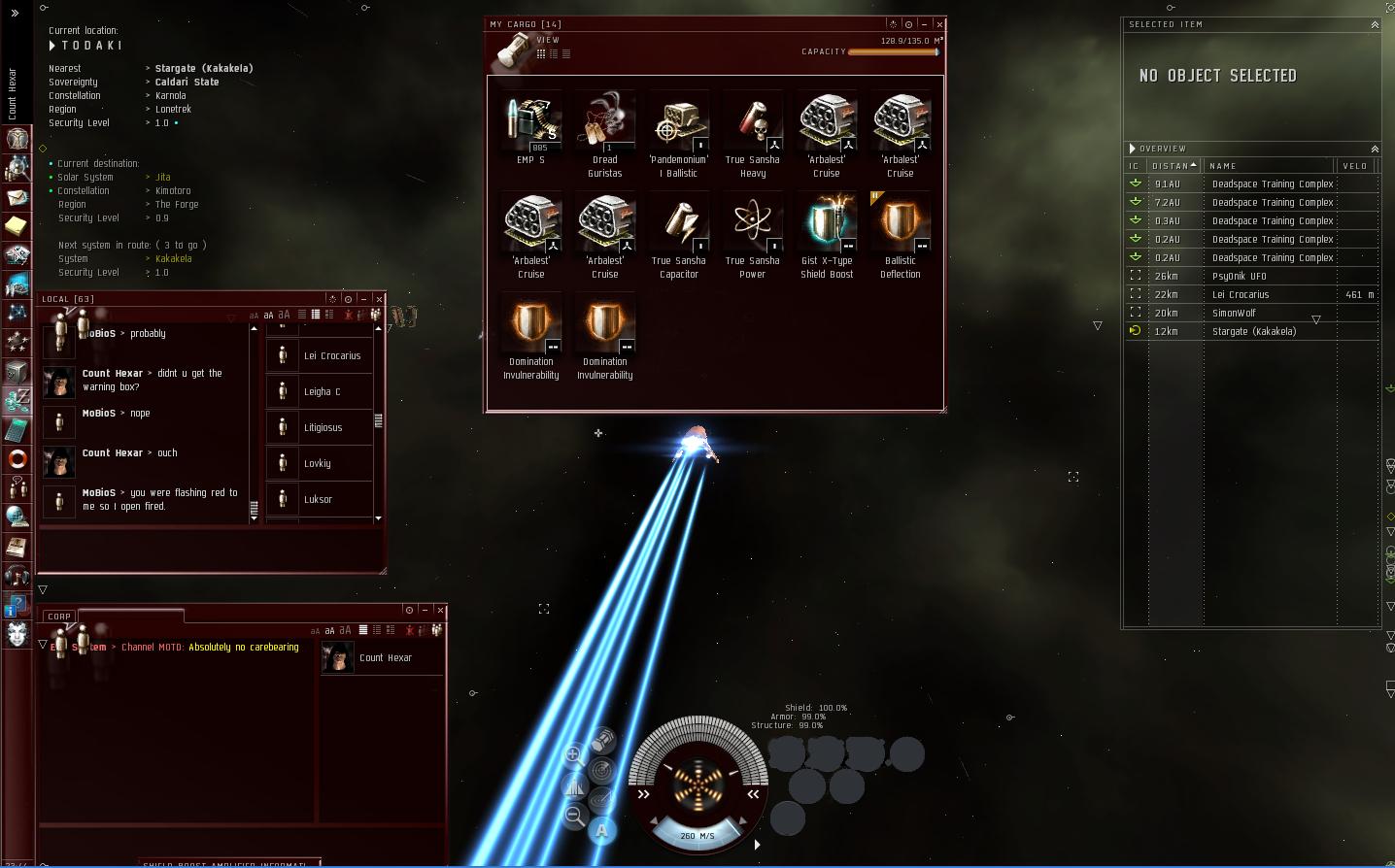Screen dimensions: 1395x868
Task: Click Litigiosus in the Local member list
Action: click(323, 427)
